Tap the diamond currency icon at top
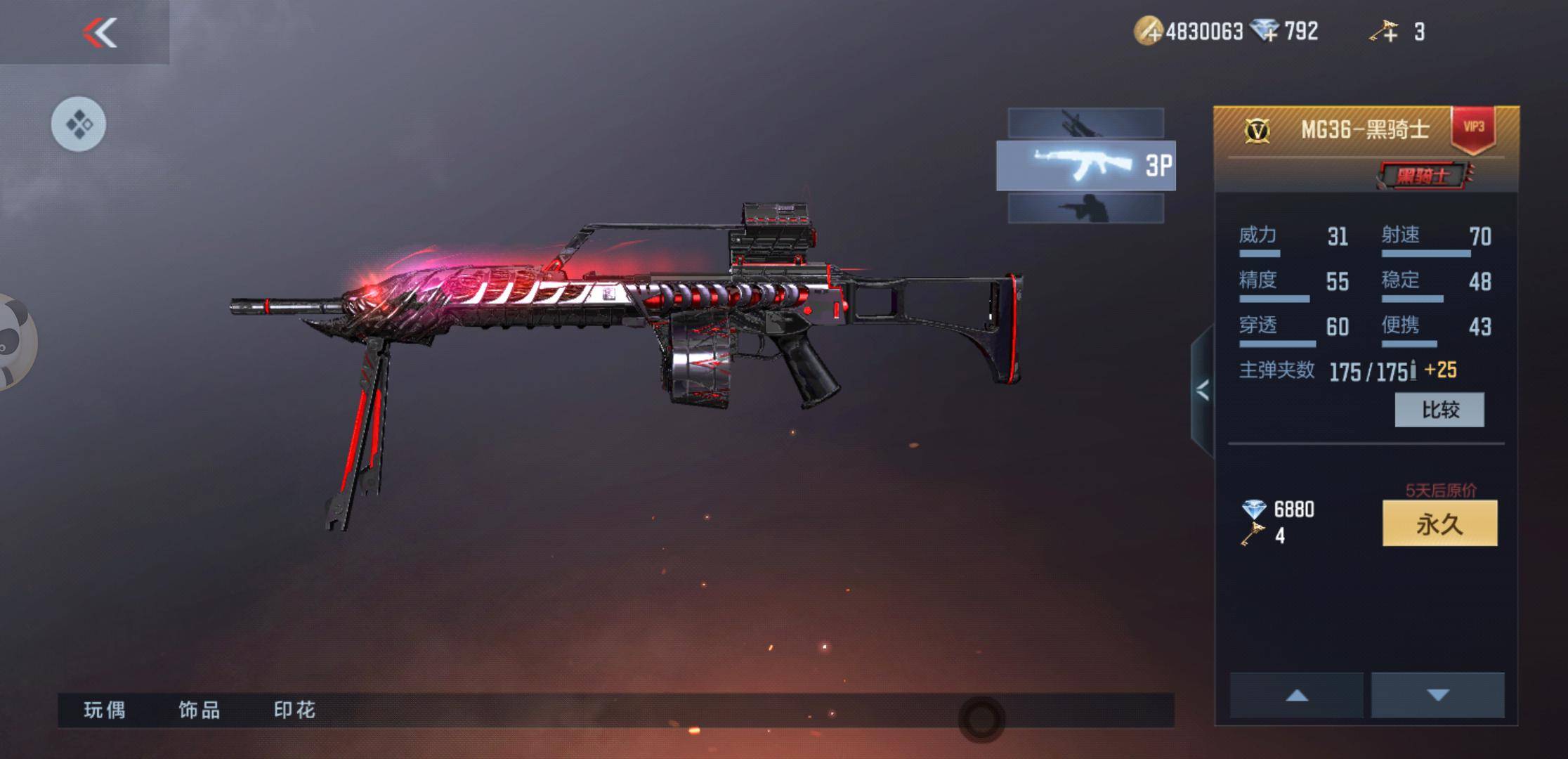Screen dimensions: 1568x759 click(x=1266, y=31)
